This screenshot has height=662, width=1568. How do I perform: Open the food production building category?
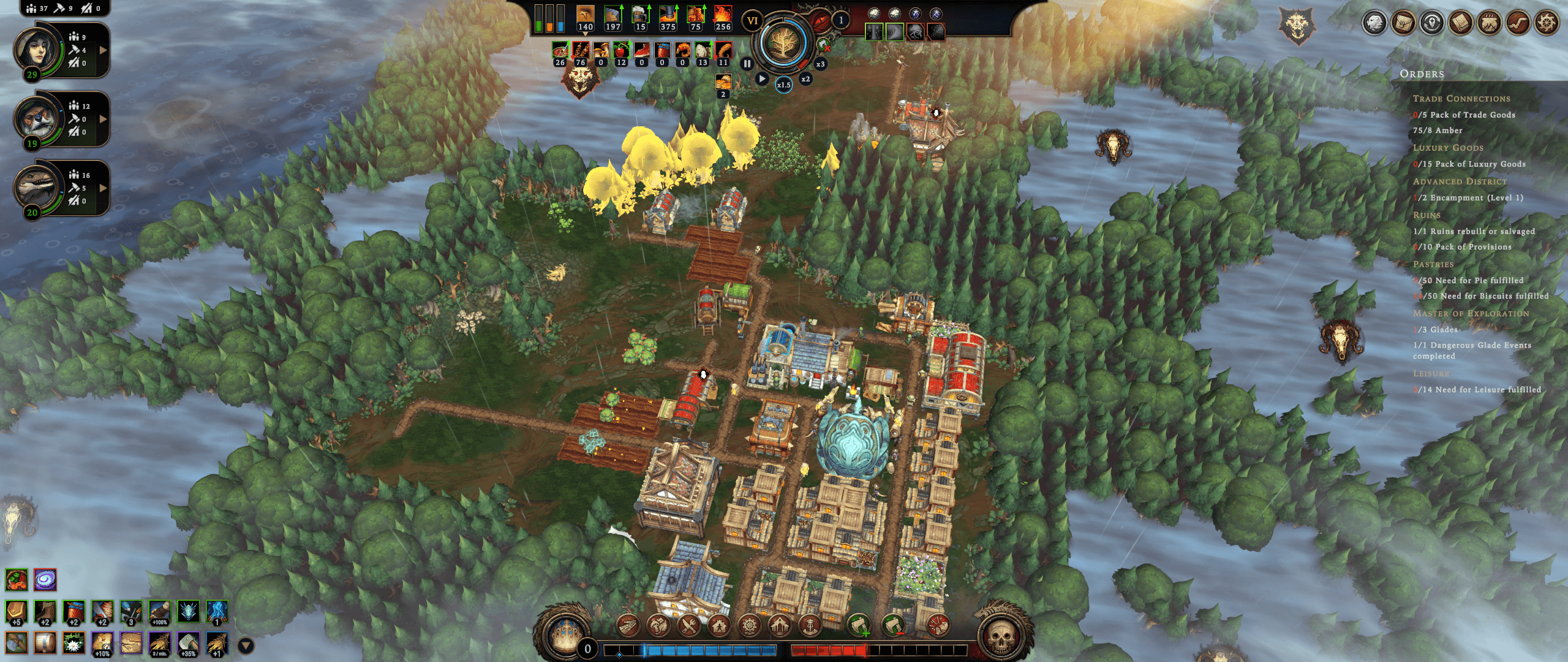coord(688,626)
